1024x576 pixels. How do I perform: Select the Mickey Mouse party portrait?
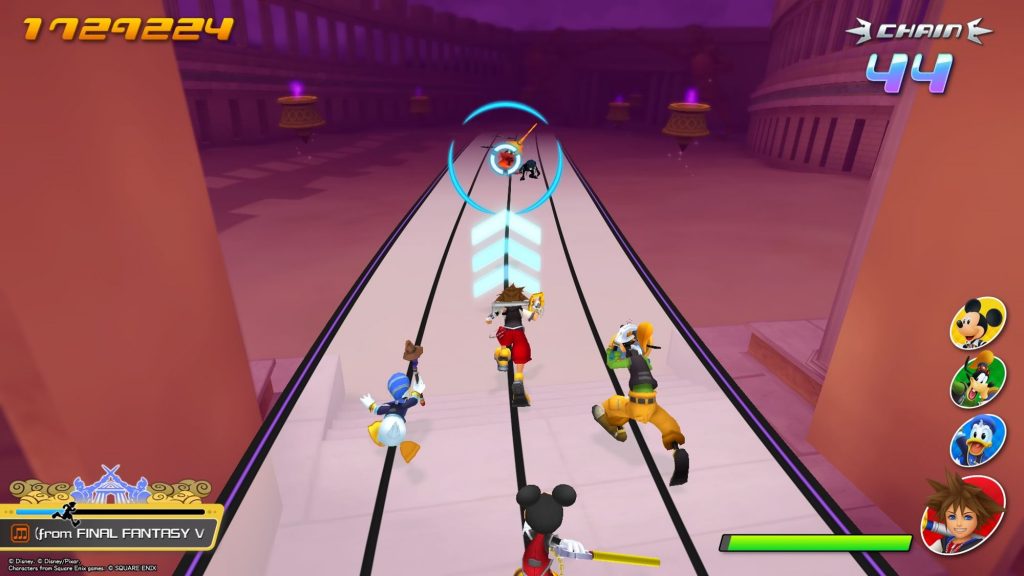click(x=977, y=323)
